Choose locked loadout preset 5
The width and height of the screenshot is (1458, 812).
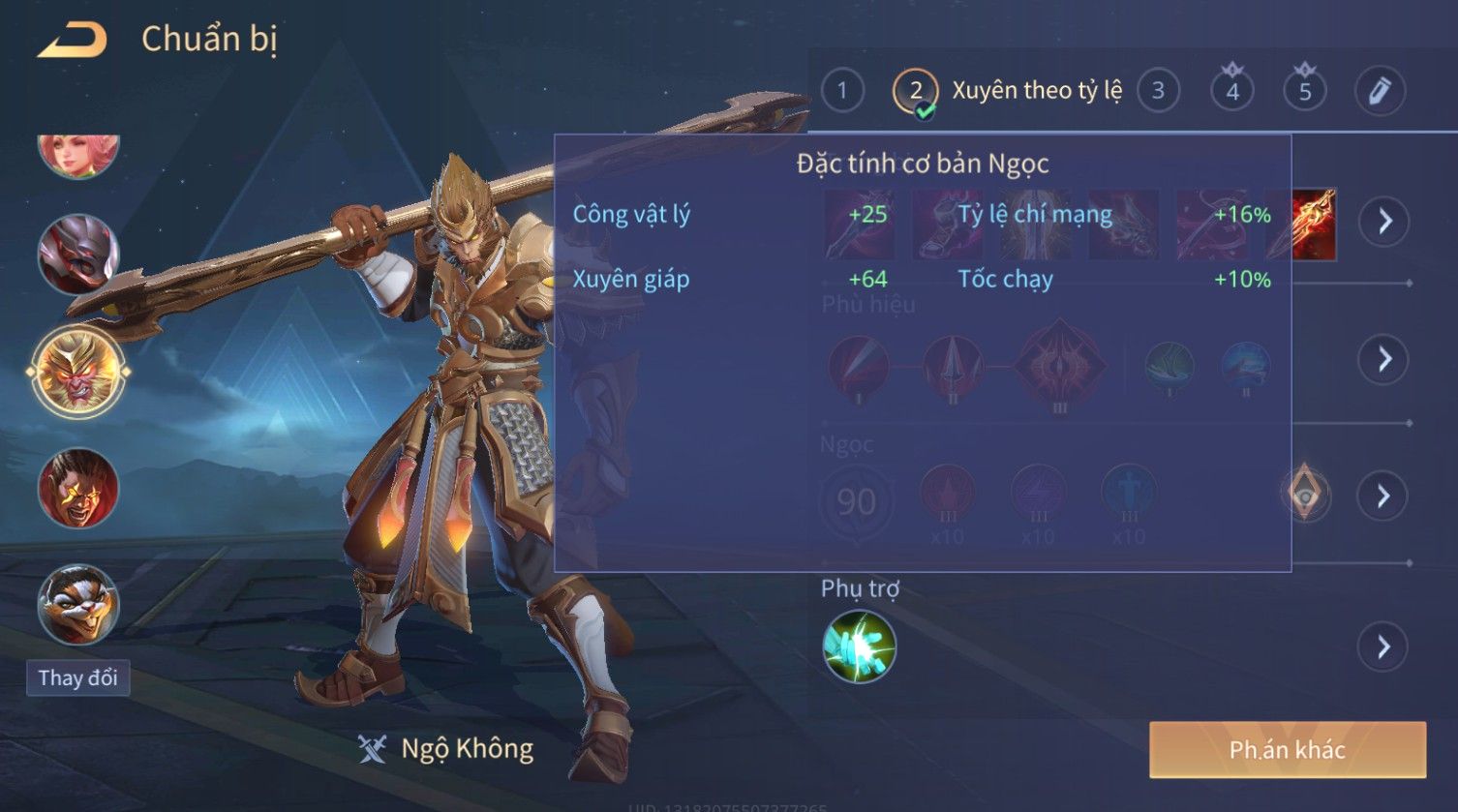[x=1305, y=91]
